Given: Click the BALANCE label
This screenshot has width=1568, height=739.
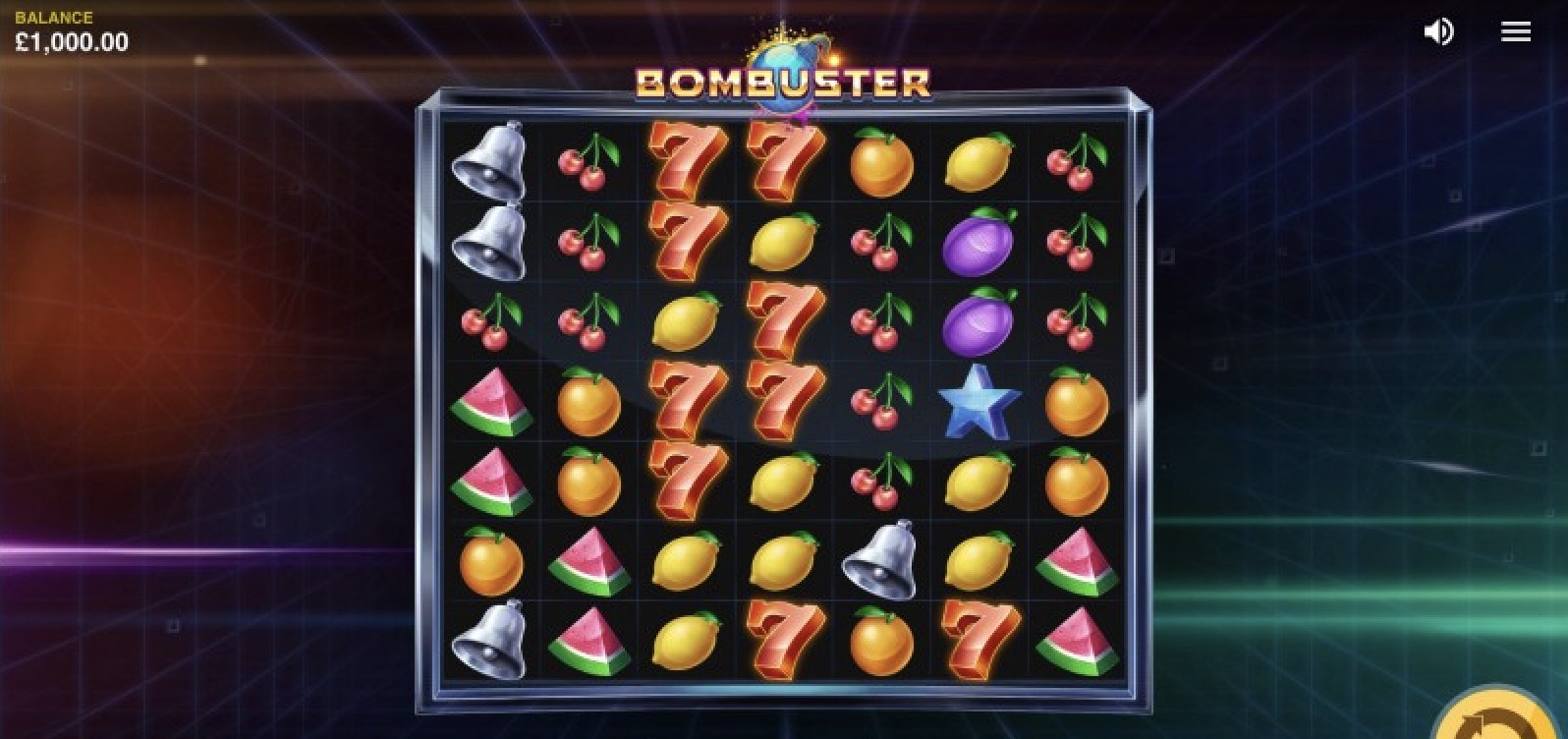Looking at the screenshot, I should pyautogui.click(x=52, y=16).
